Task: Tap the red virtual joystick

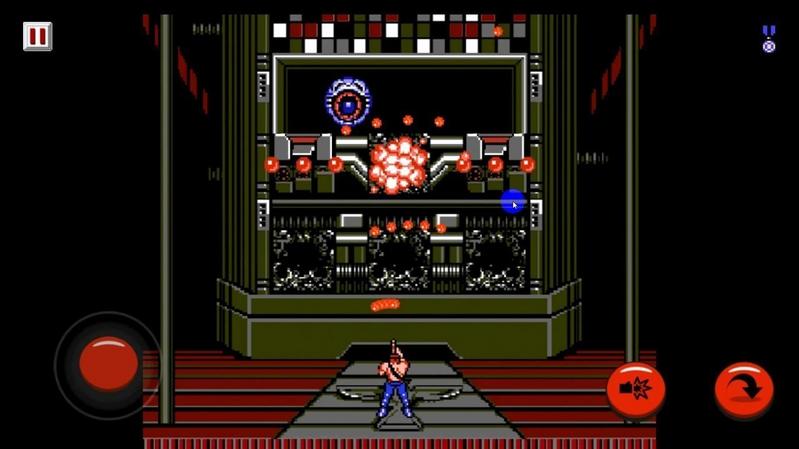Action: [108, 363]
